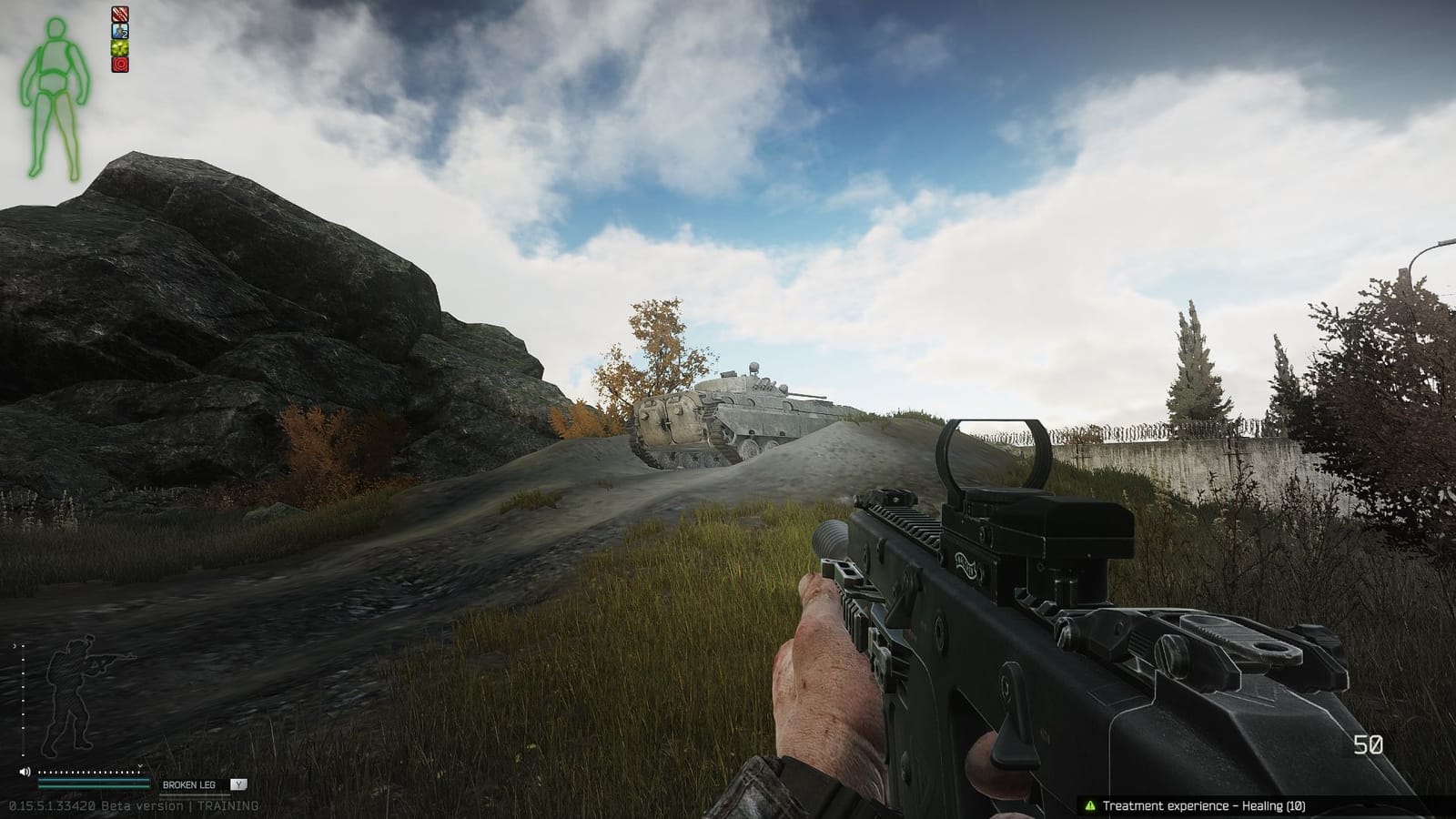Click the yellow energy status effect icon
Viewport: 1456px width, 819px height.
[x=118, y=47]
